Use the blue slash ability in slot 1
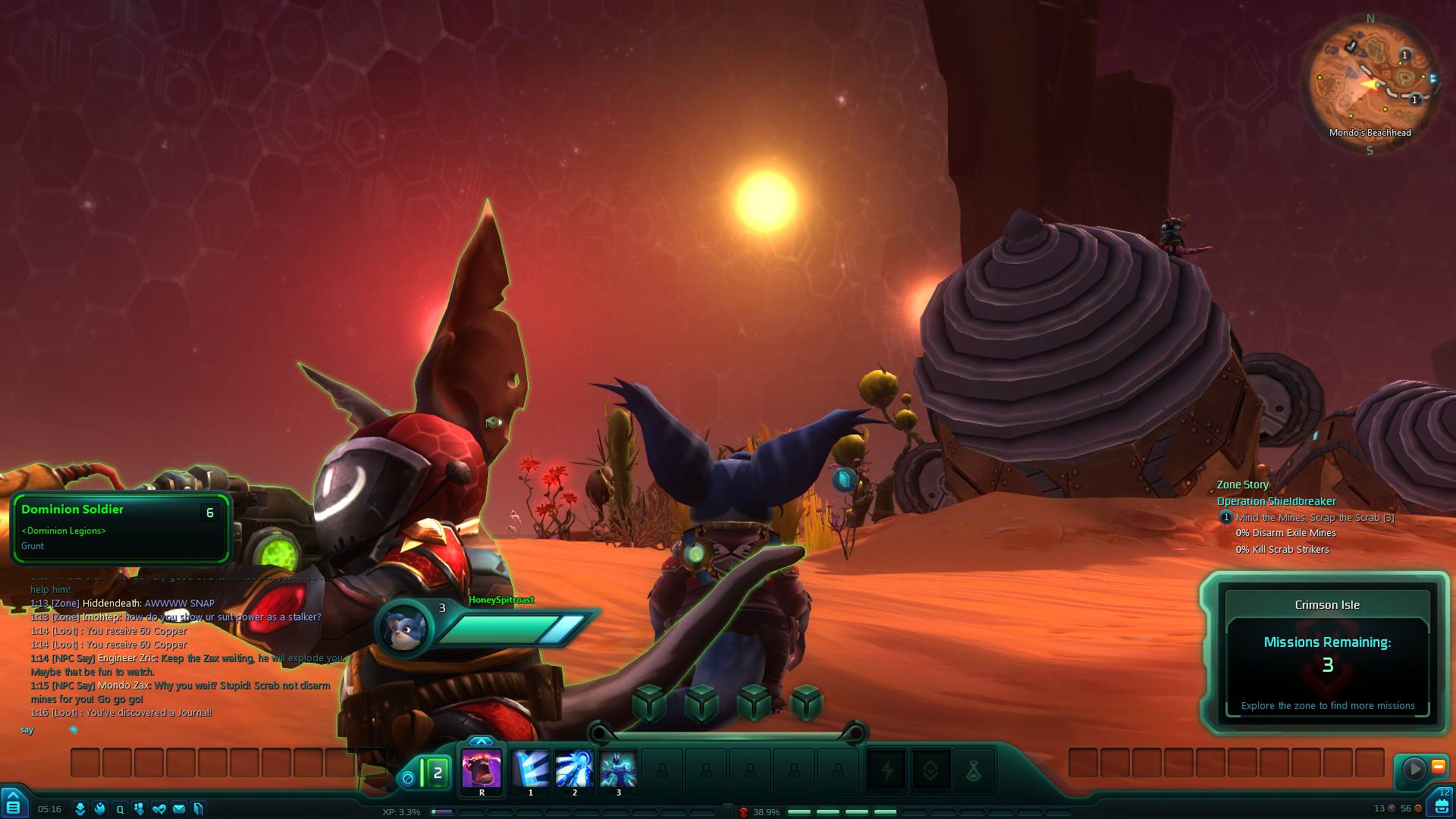This screenshot has height=819, width=1456. [x=531, y=769]
